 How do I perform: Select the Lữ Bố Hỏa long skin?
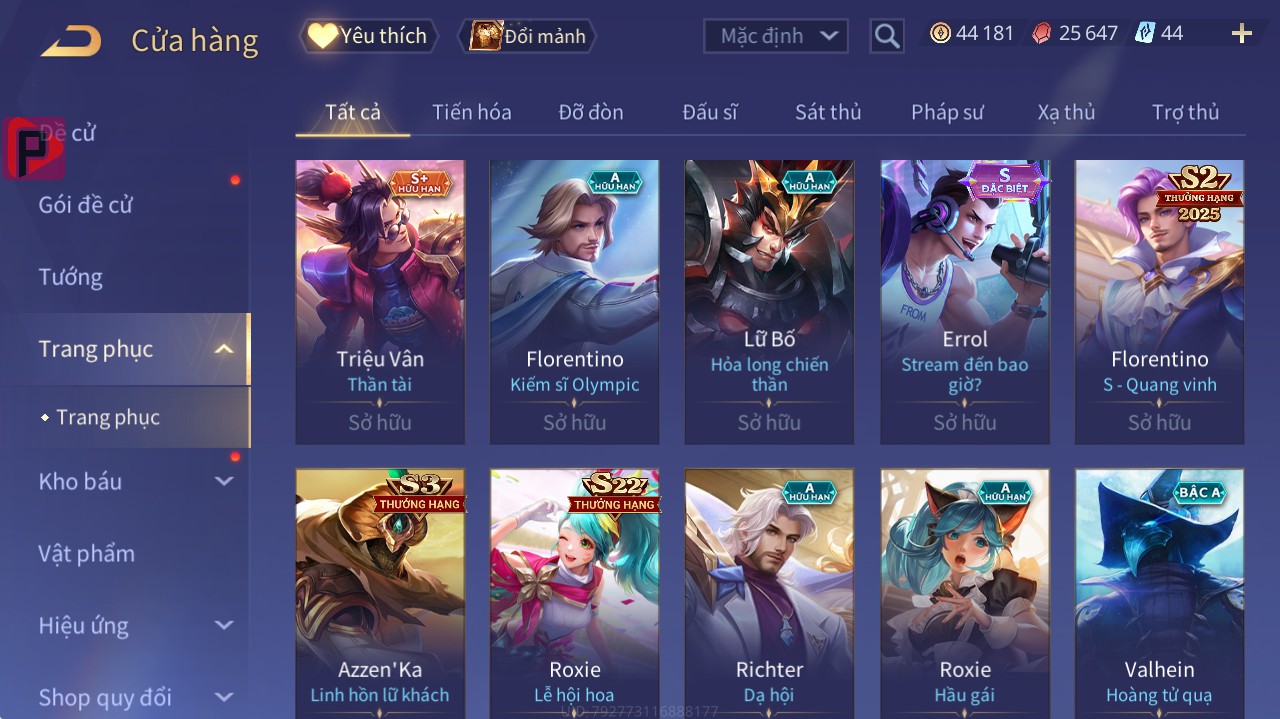(769, 300)
